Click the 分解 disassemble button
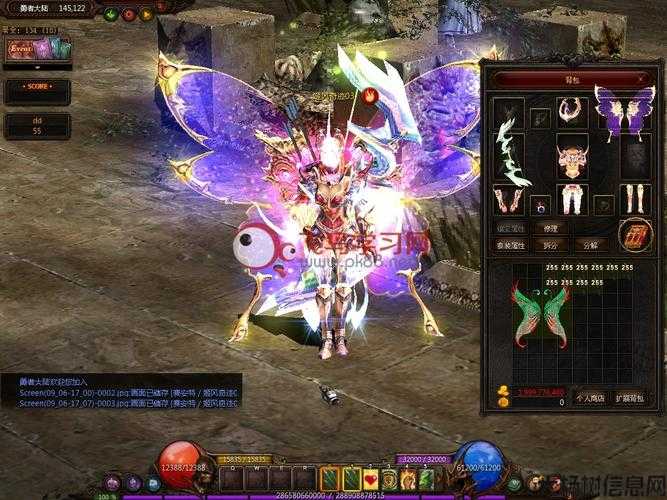The width and height of the screenshot is (667, 500). [x=592, y=244]
